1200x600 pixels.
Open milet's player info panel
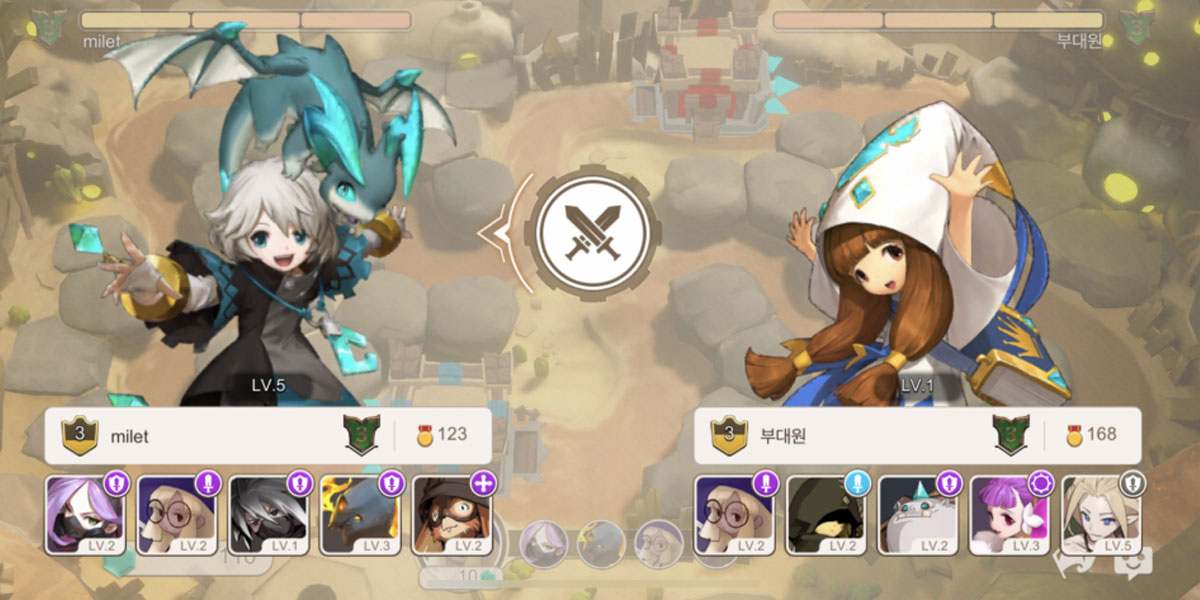[268, 435]
